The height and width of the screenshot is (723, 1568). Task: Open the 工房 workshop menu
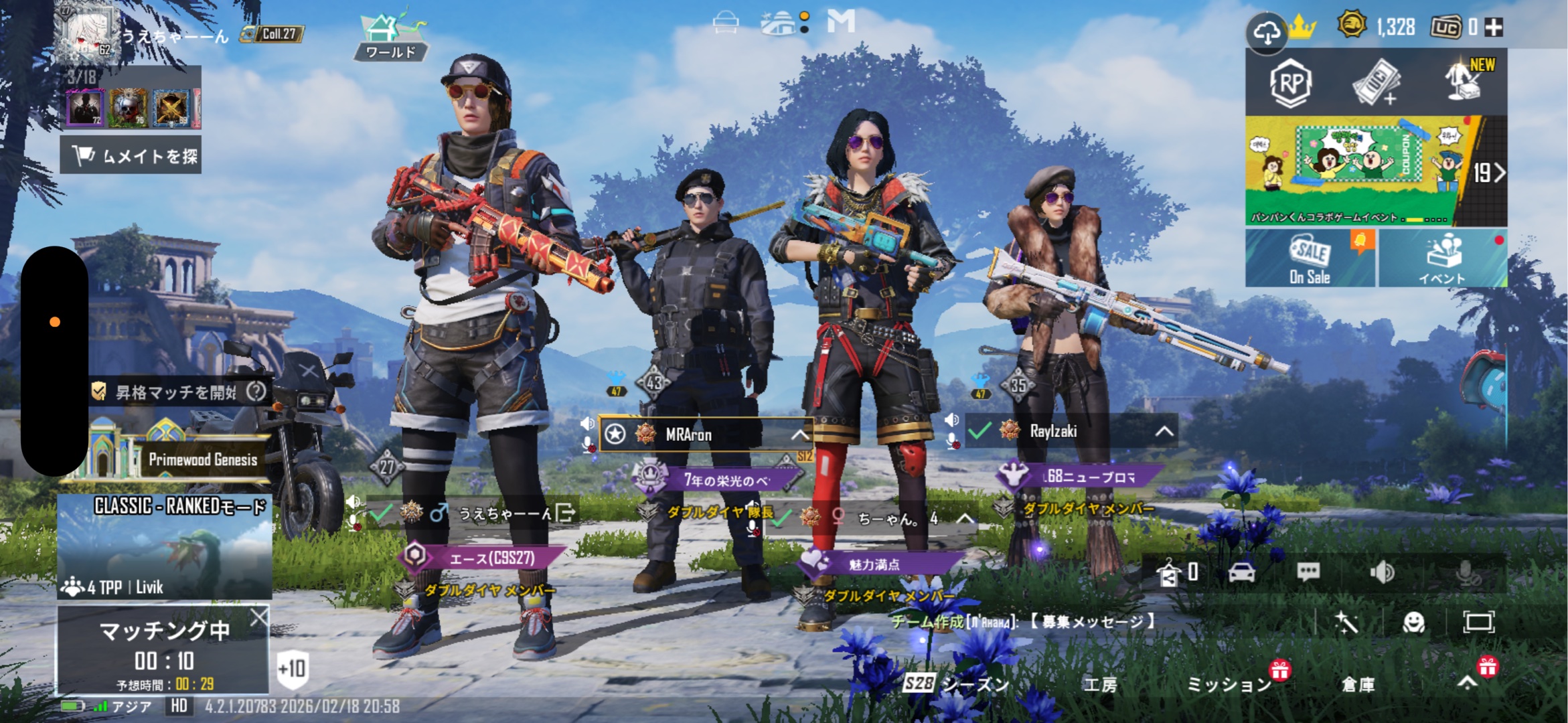[x=1101, y=684]
